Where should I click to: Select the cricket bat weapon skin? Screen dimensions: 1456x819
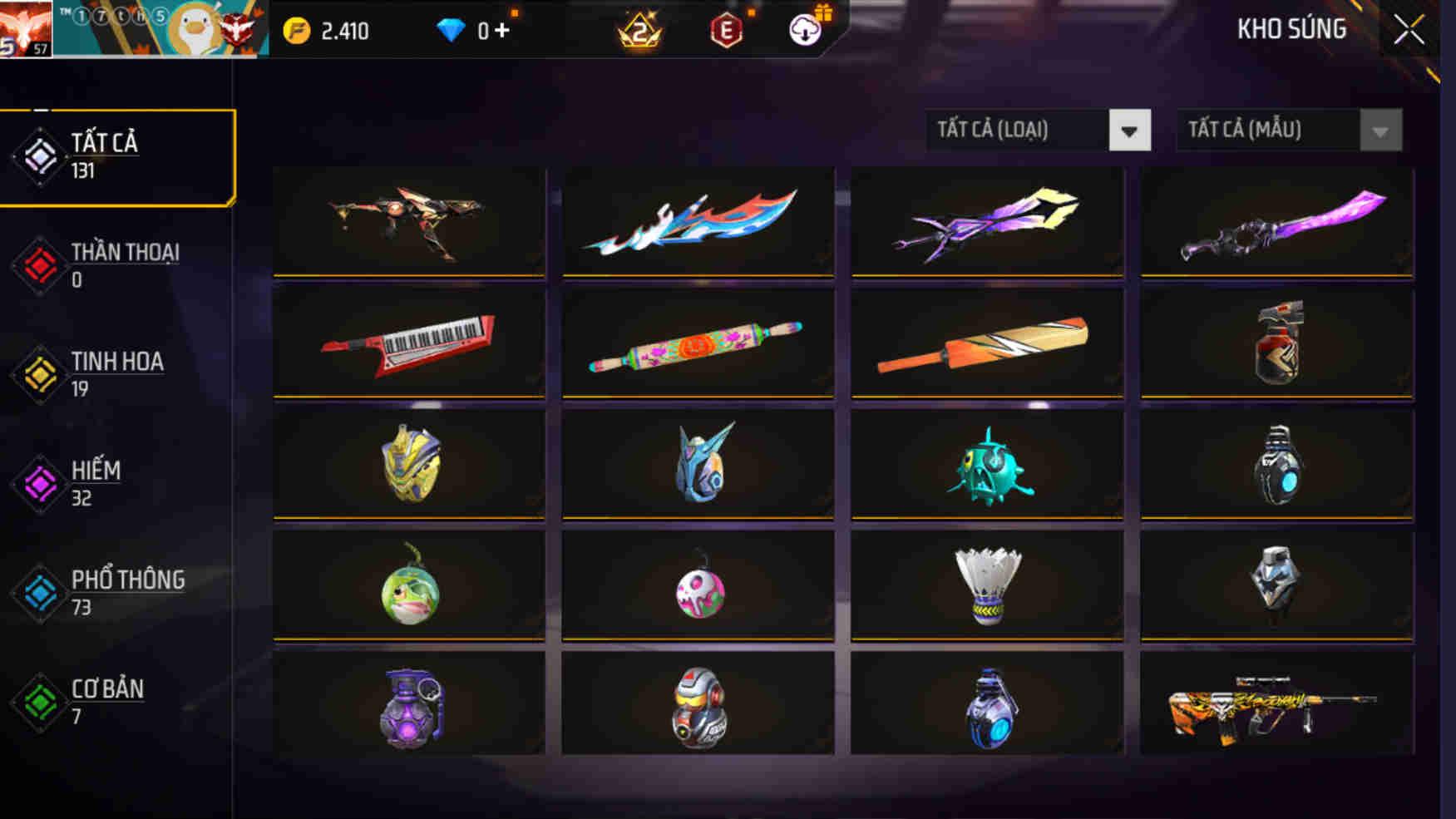tap(987, 343)
